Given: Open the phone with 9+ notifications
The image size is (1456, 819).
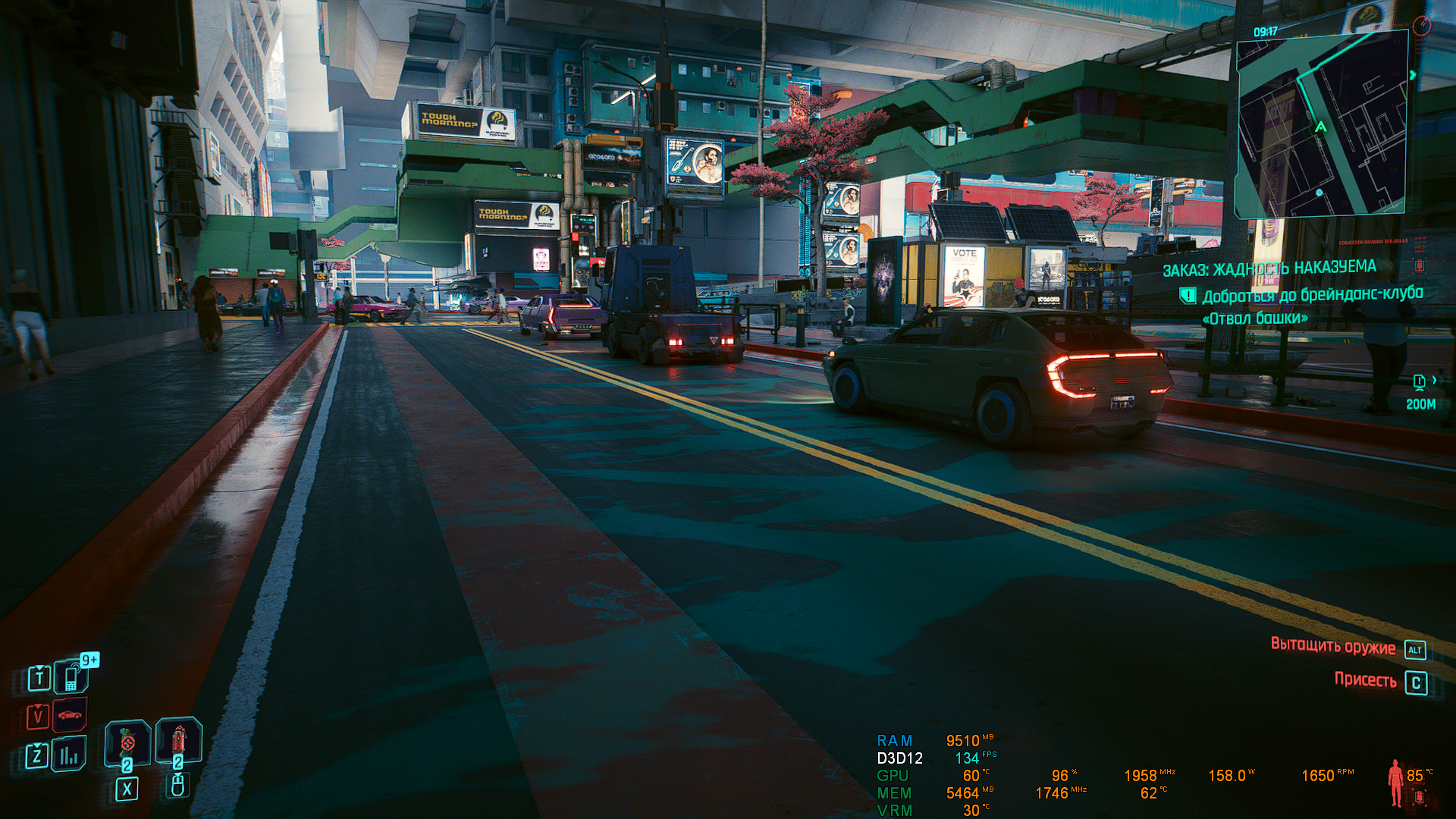Looking at the screenshot, I should 71,676.
